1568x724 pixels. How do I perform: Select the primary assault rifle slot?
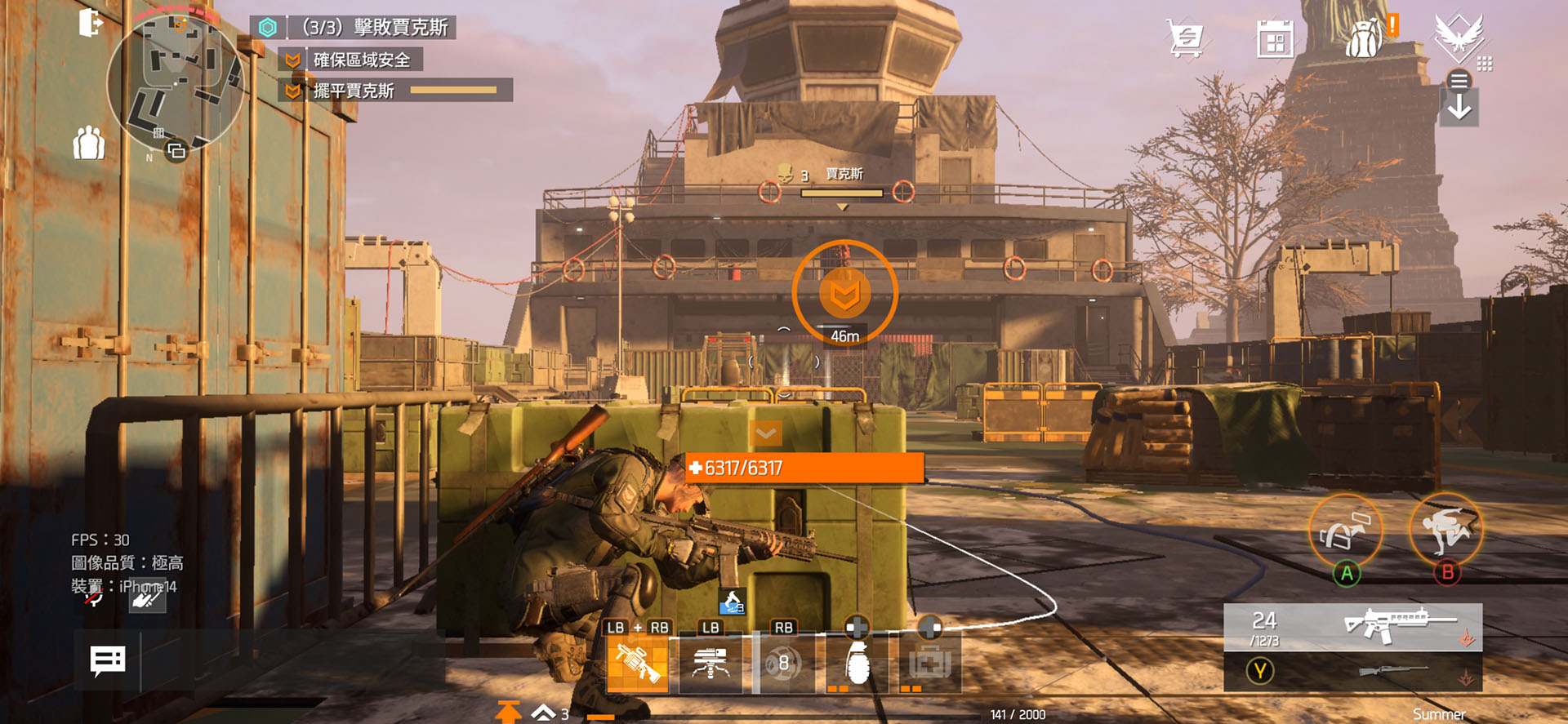1352,627
